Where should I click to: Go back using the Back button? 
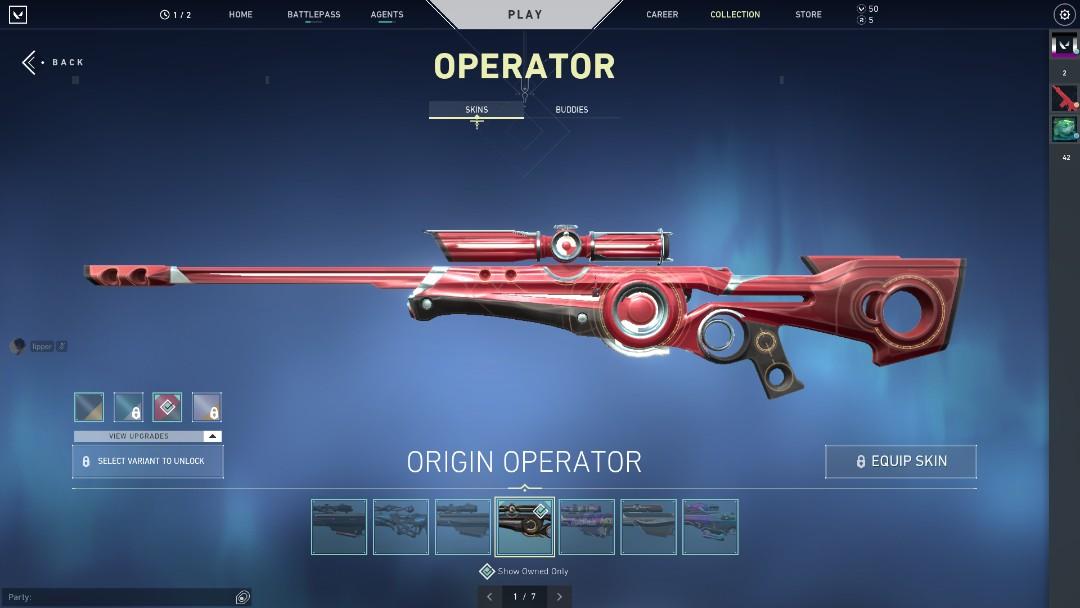(x=54, y=62)
